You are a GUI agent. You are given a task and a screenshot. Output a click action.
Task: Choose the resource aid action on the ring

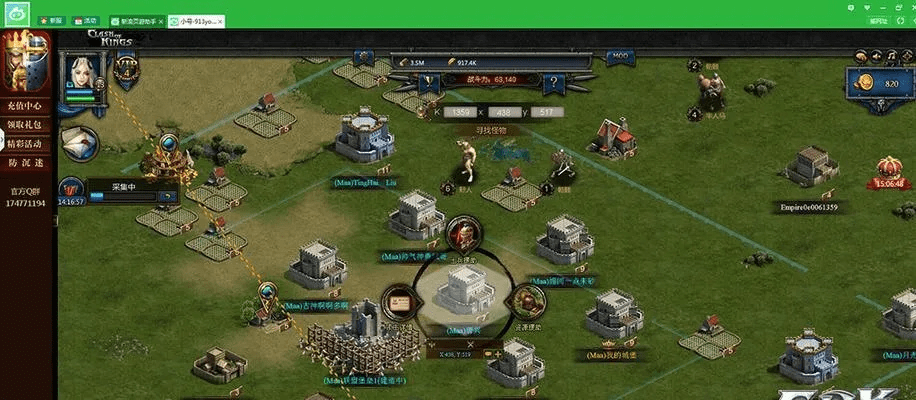coord(526,302)
